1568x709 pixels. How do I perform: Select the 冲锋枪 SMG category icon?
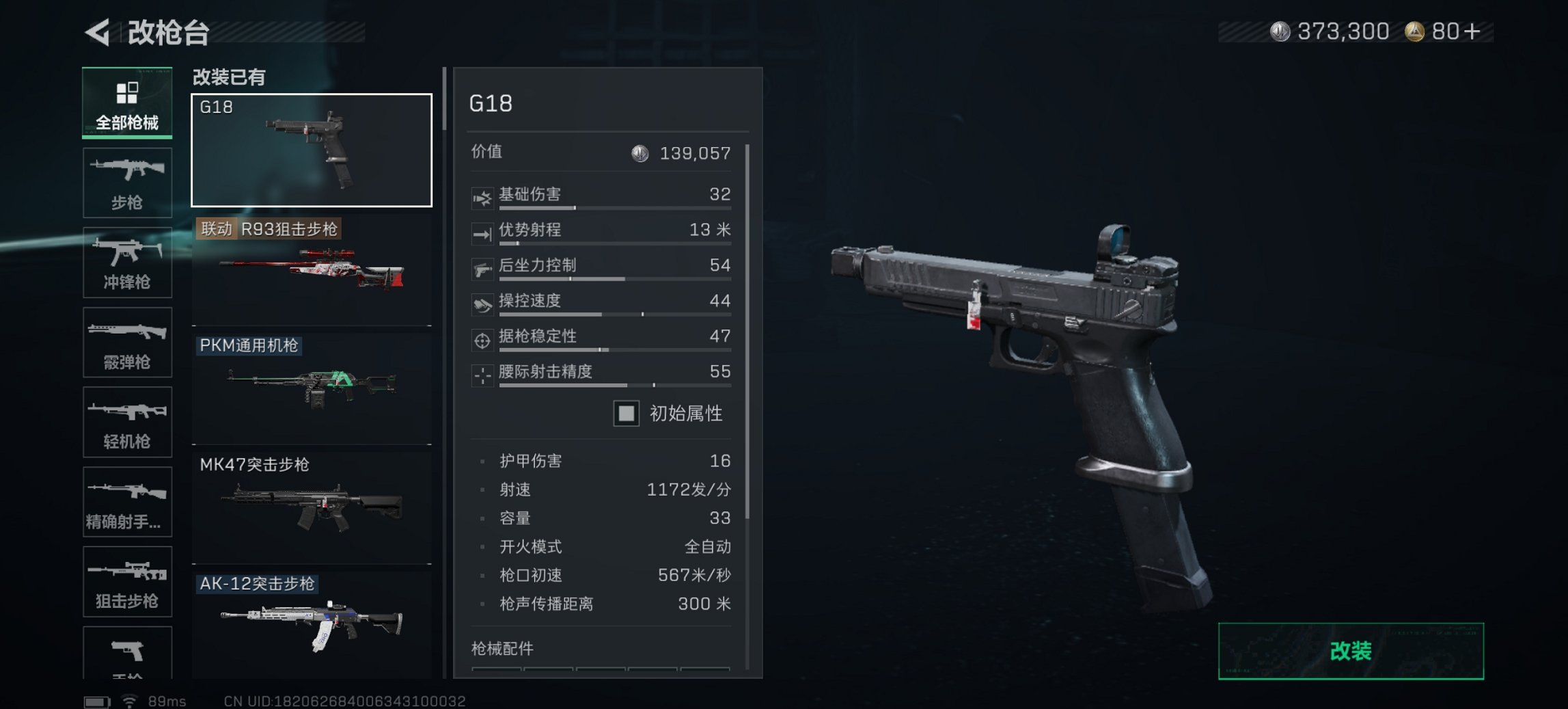(x=127, y=262)
